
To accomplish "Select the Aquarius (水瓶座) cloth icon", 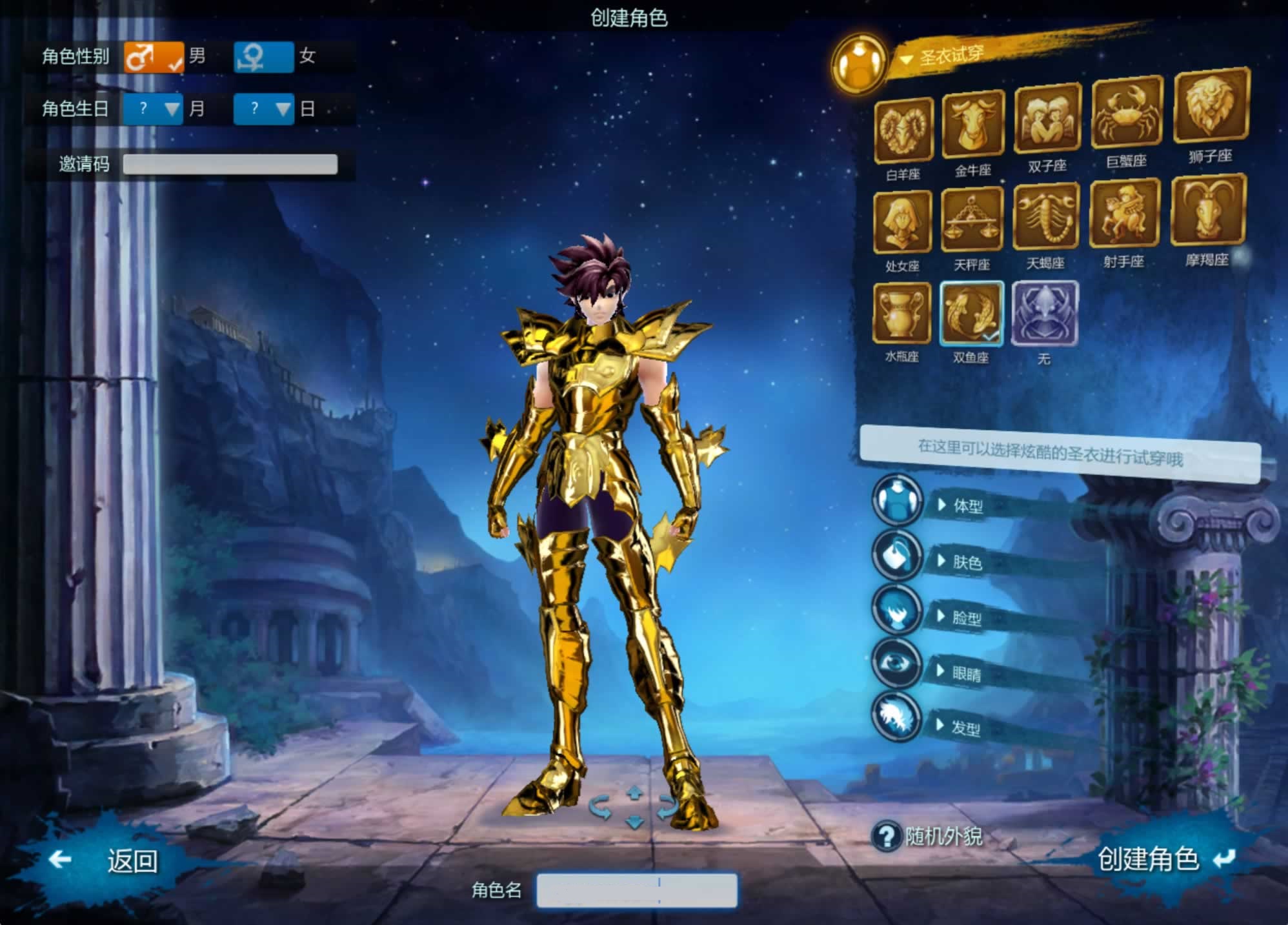I will coord(901,313).
